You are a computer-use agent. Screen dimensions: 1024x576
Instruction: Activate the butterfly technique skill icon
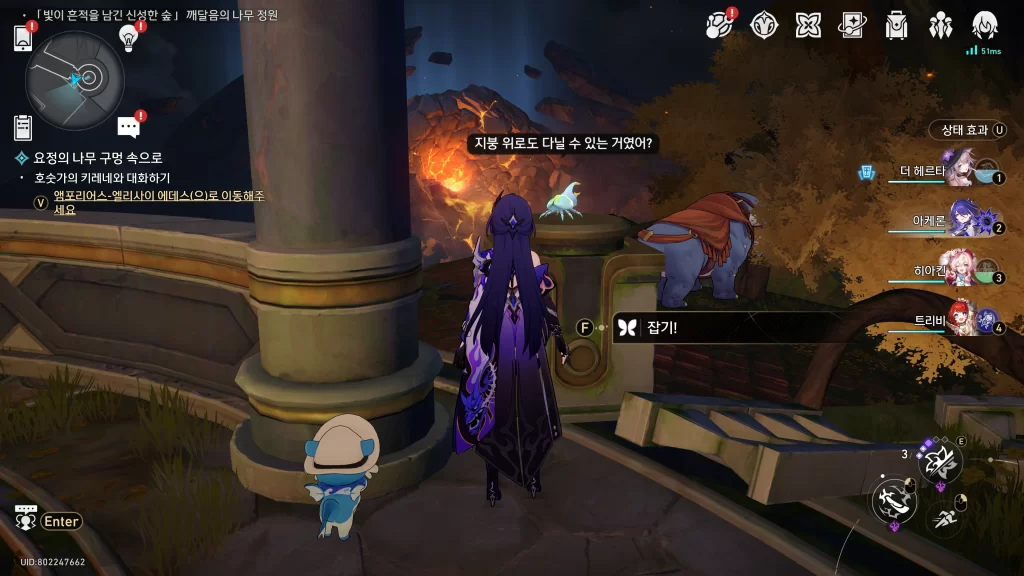(940, 460)
